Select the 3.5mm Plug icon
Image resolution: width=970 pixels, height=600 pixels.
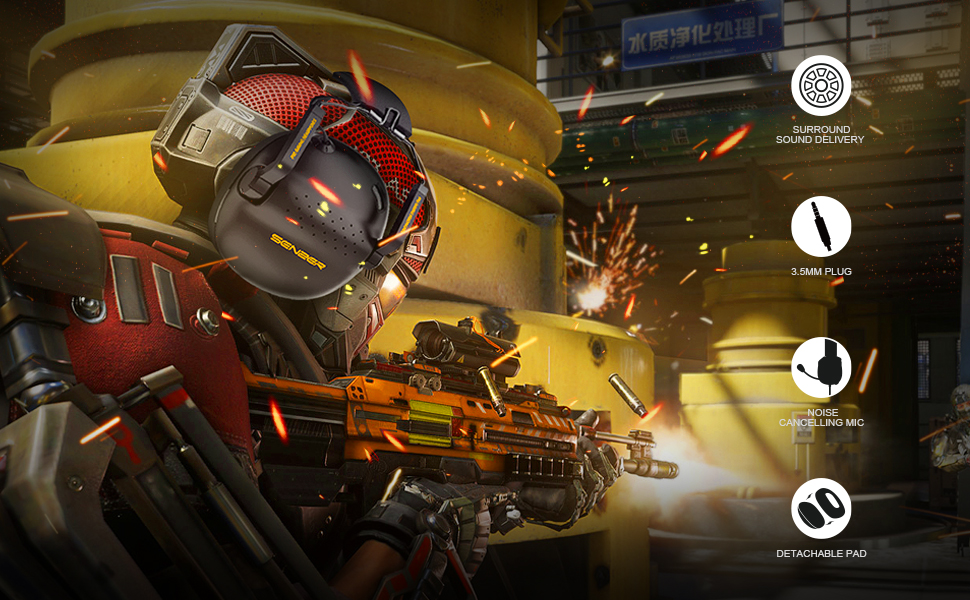(x=821, y=227)
